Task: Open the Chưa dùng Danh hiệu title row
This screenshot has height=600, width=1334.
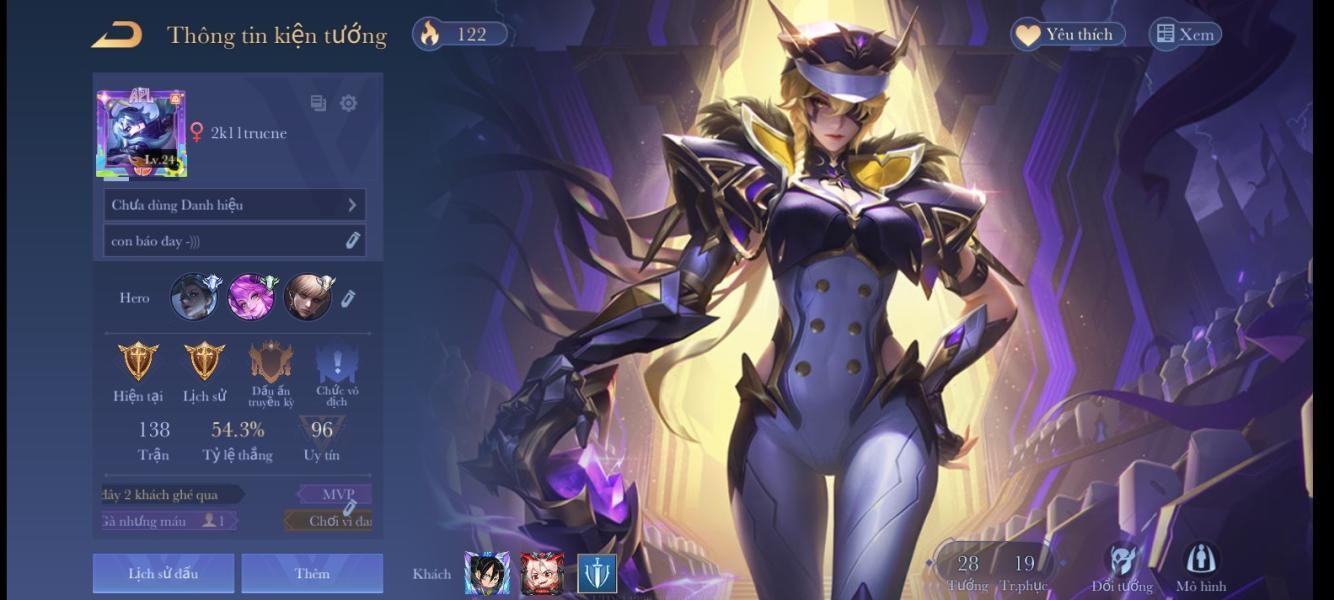Action: [x=234, y=205]
